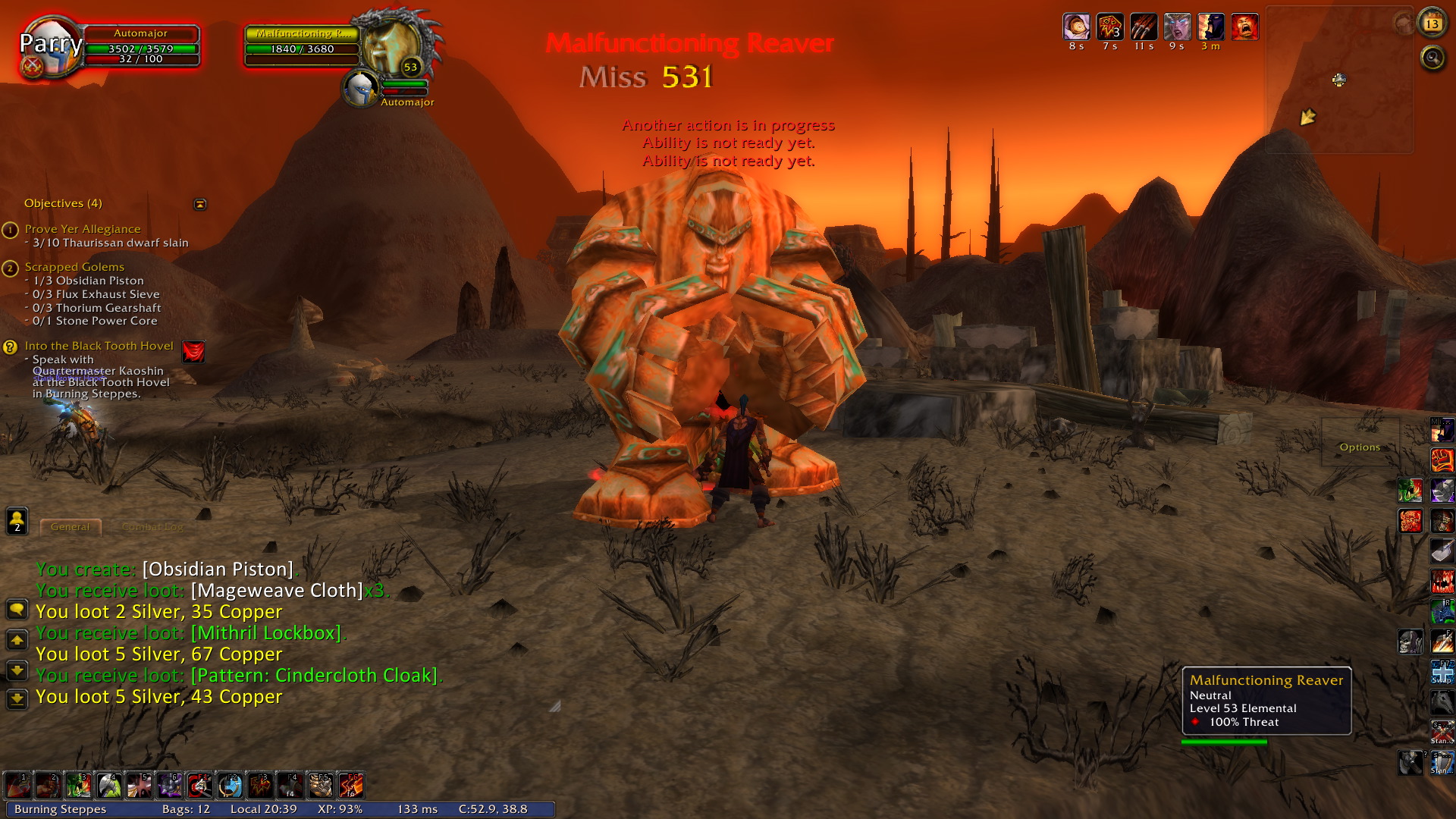This screenshot has width=1456, height=819.
Task: Collapse the Objectives tracker
Action: point(200,204)
